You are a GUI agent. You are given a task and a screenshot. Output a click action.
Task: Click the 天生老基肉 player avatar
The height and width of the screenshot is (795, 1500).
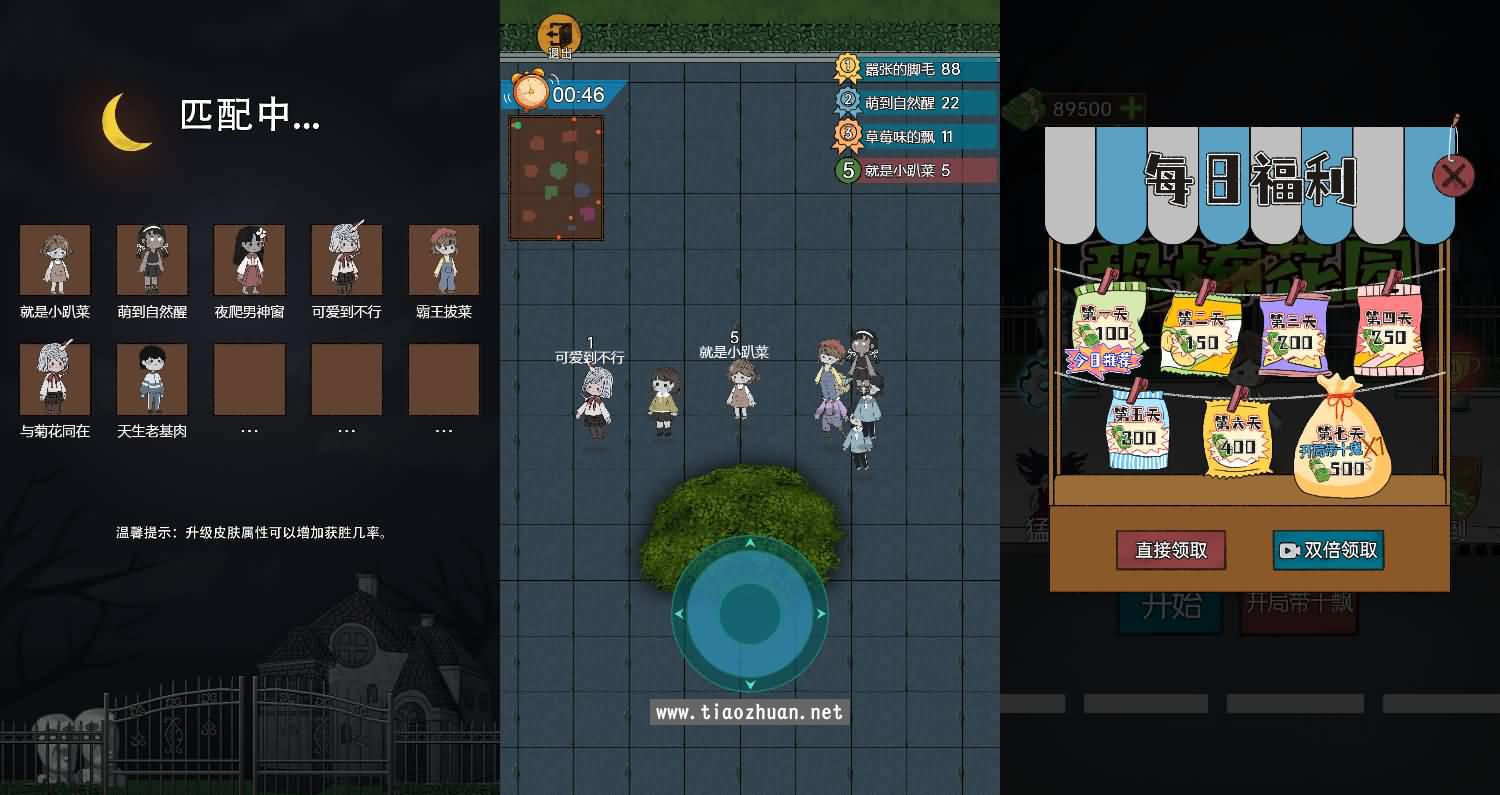click(152, 380)
